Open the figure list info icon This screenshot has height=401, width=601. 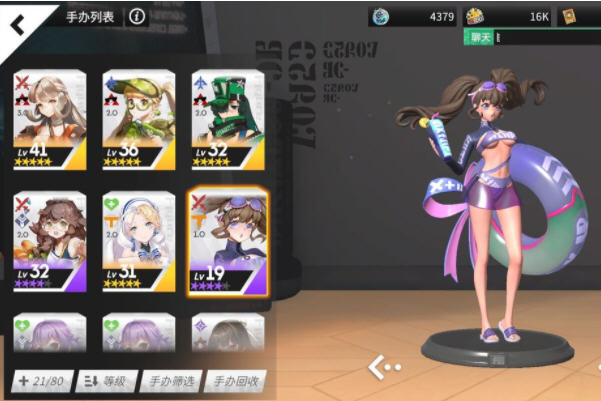click(x=137, y=16)
